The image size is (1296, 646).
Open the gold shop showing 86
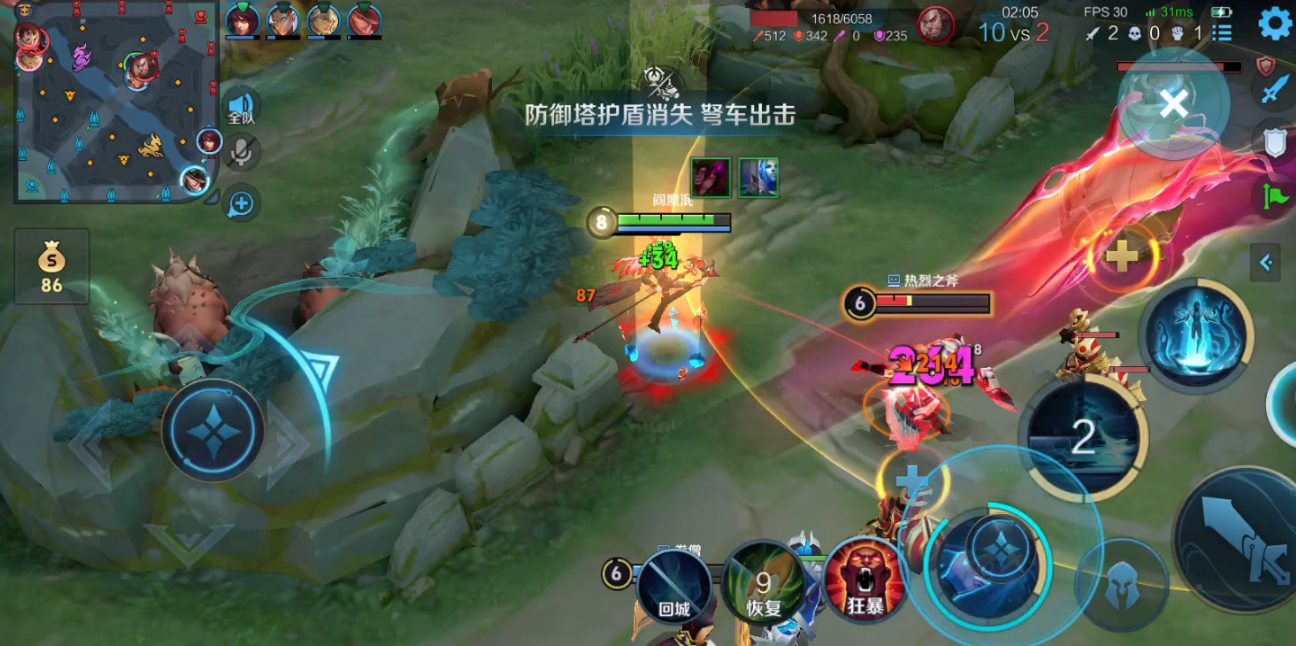(51, 267)
